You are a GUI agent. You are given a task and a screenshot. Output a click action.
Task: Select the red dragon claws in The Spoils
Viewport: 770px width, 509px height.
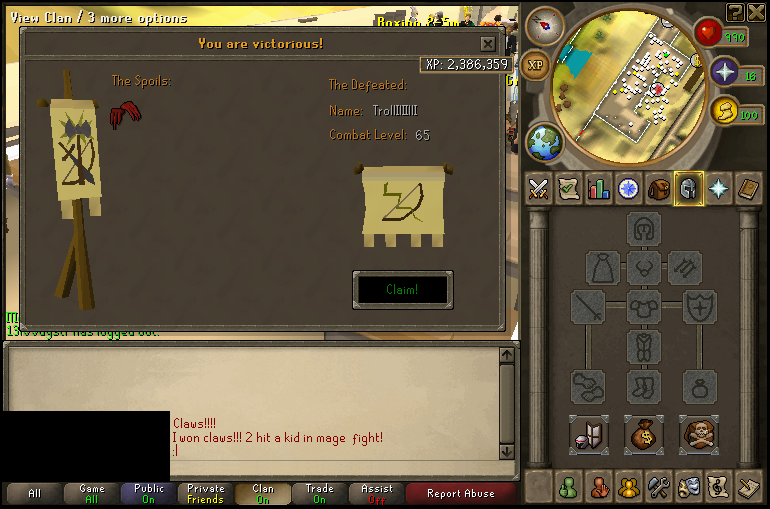click(124, 113)
